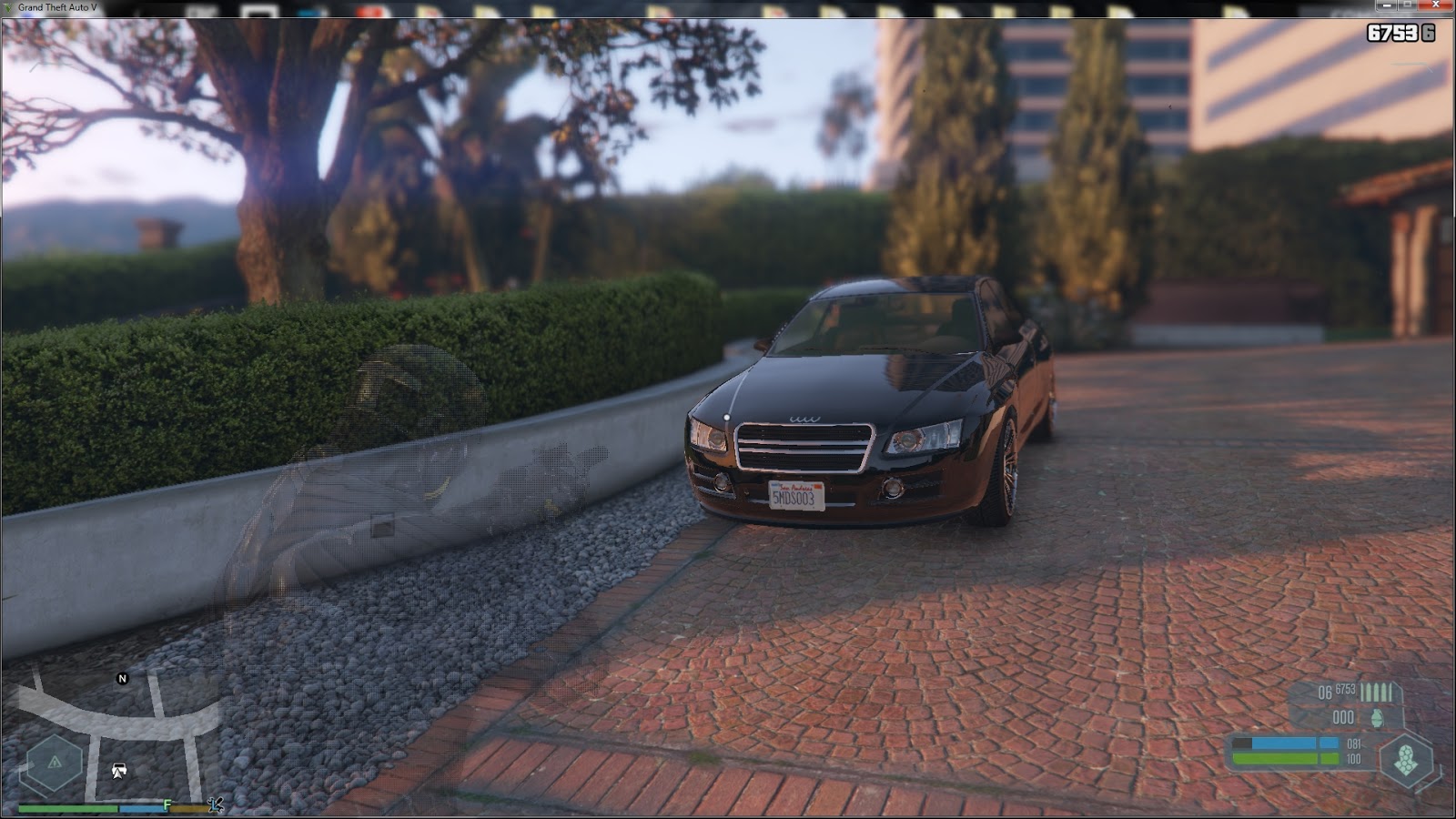The image size is (1456, 819).
Task: Click the hexagonal character portrait icon
Action: pos(1406,761)
